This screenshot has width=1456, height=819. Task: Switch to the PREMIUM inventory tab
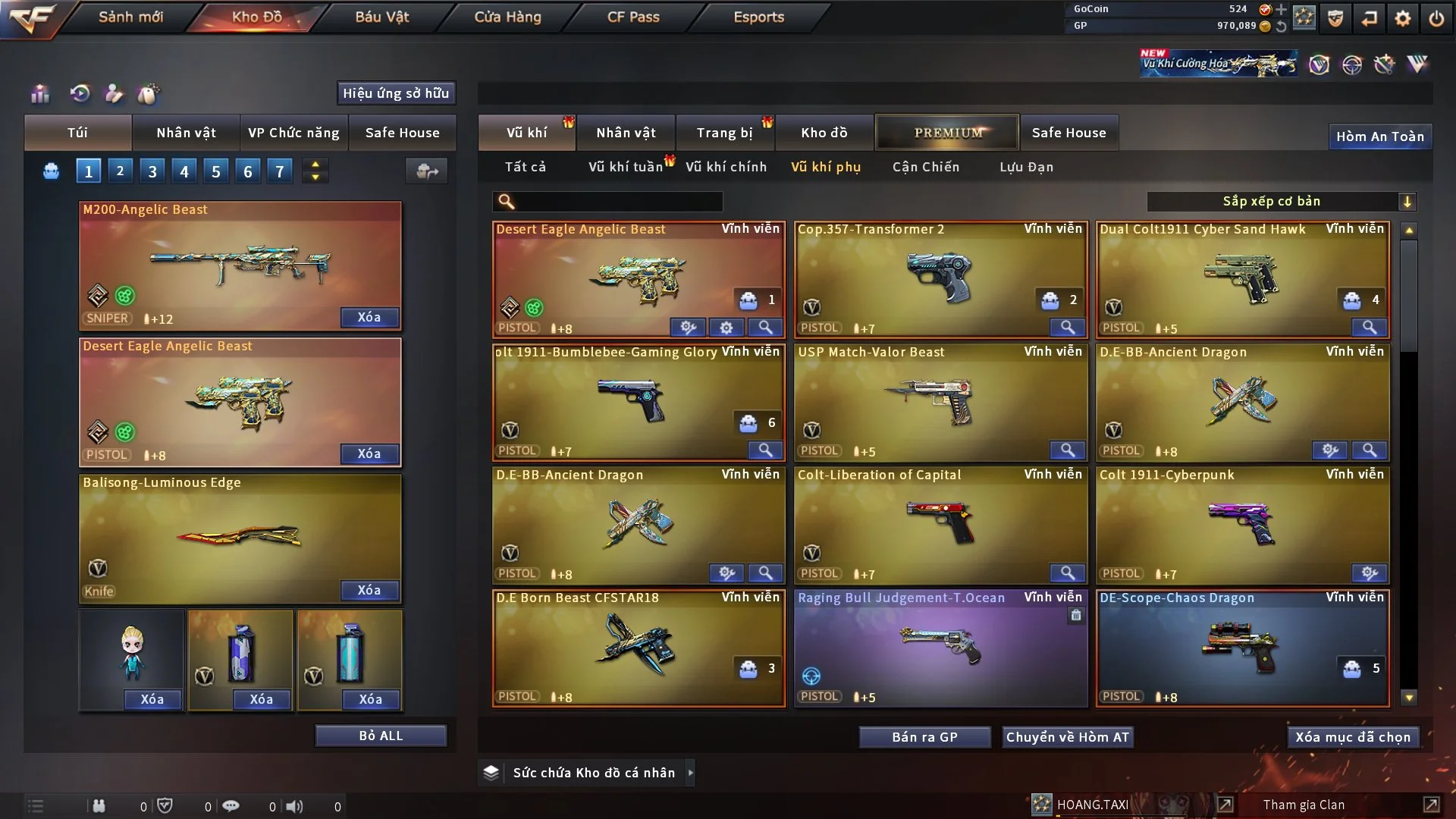tap(947, 133)
